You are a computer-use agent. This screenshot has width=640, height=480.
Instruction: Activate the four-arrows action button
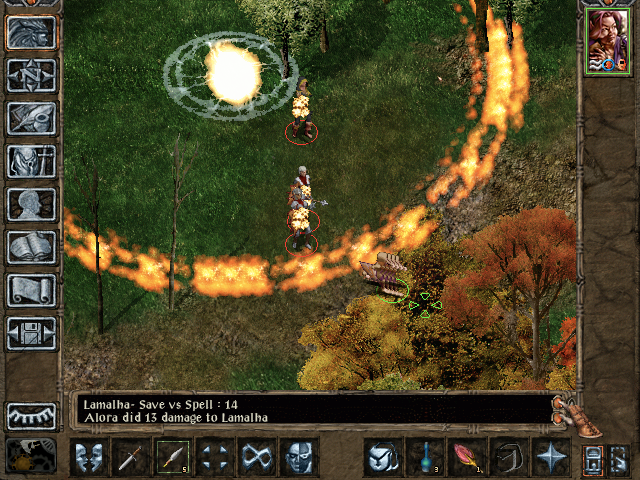pyautogui.click(x=215, y=458)
